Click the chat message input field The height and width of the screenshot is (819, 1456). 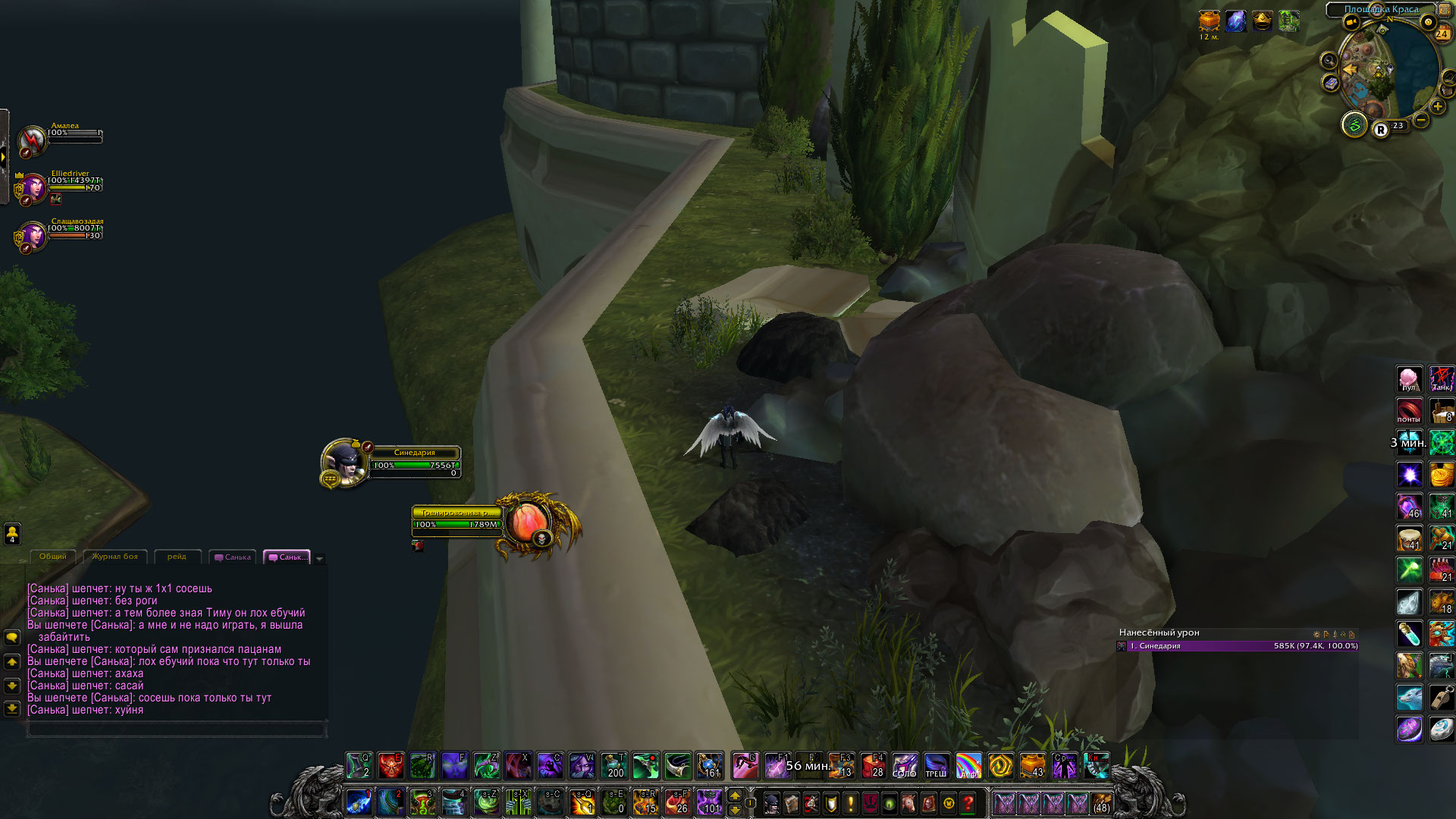tap(177, 730)
